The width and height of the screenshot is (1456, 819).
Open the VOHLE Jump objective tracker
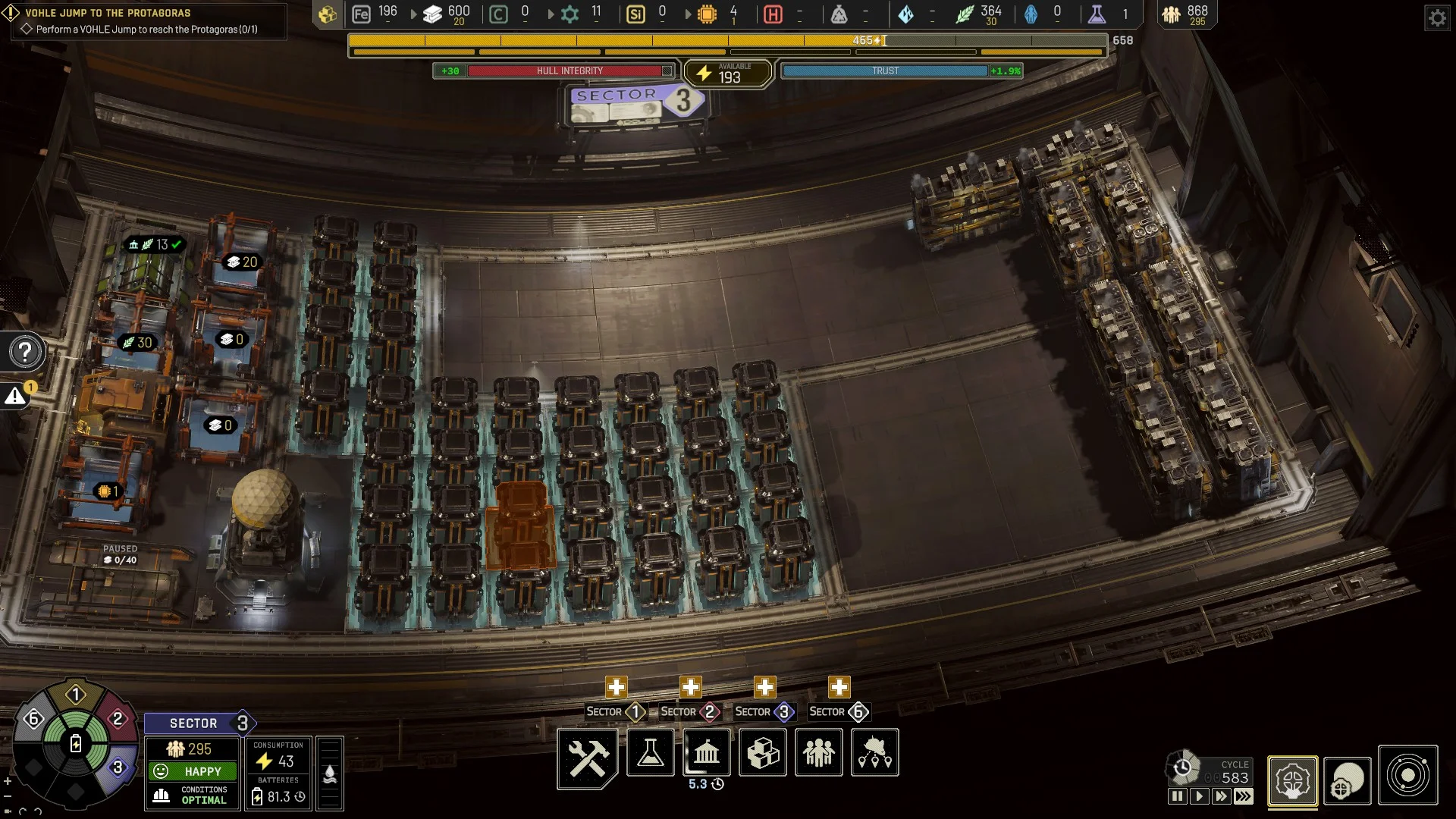click(x=144, y=21)
